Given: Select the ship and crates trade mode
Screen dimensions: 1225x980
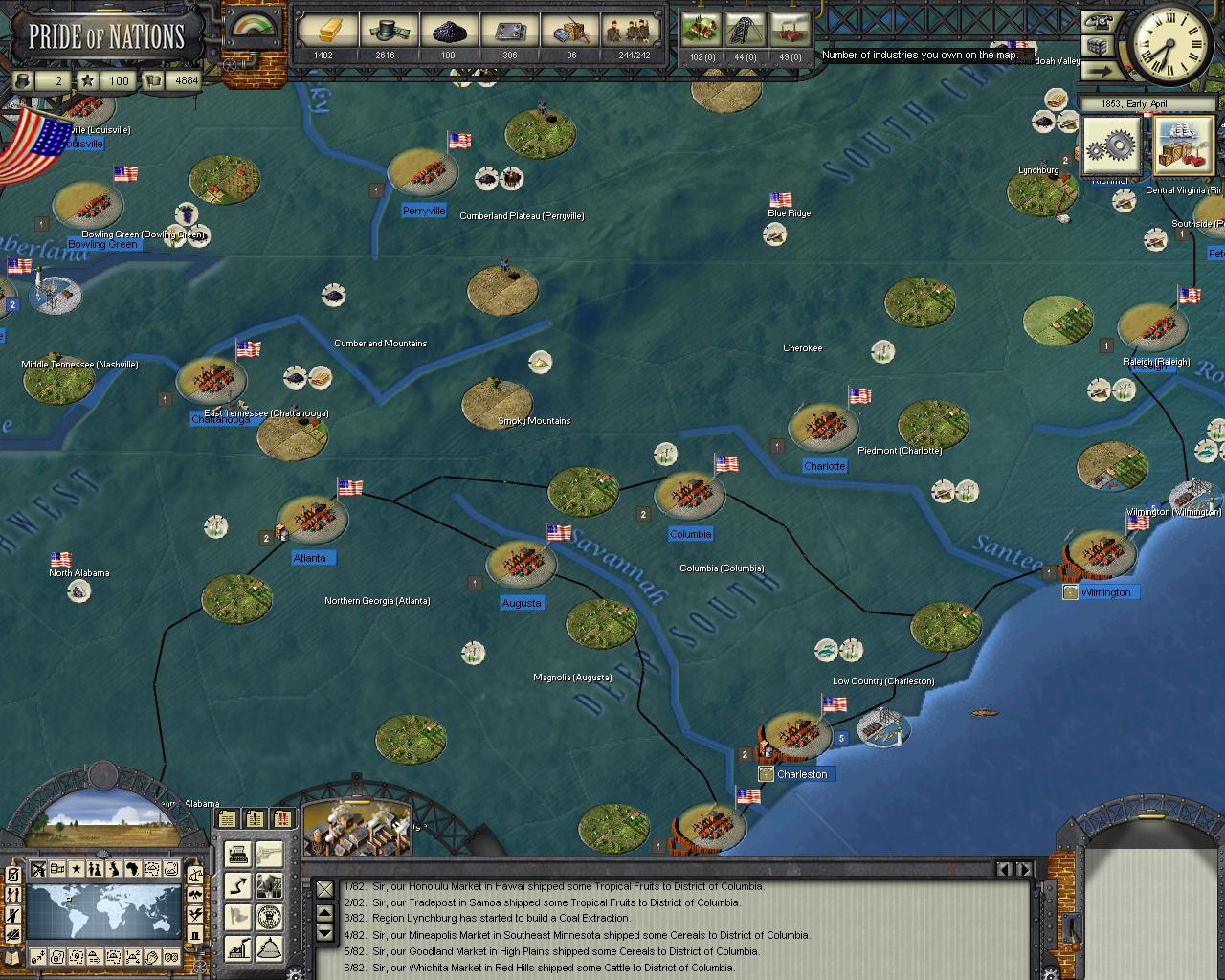Looking at the screenshot, I should [x=1183, y=146].
